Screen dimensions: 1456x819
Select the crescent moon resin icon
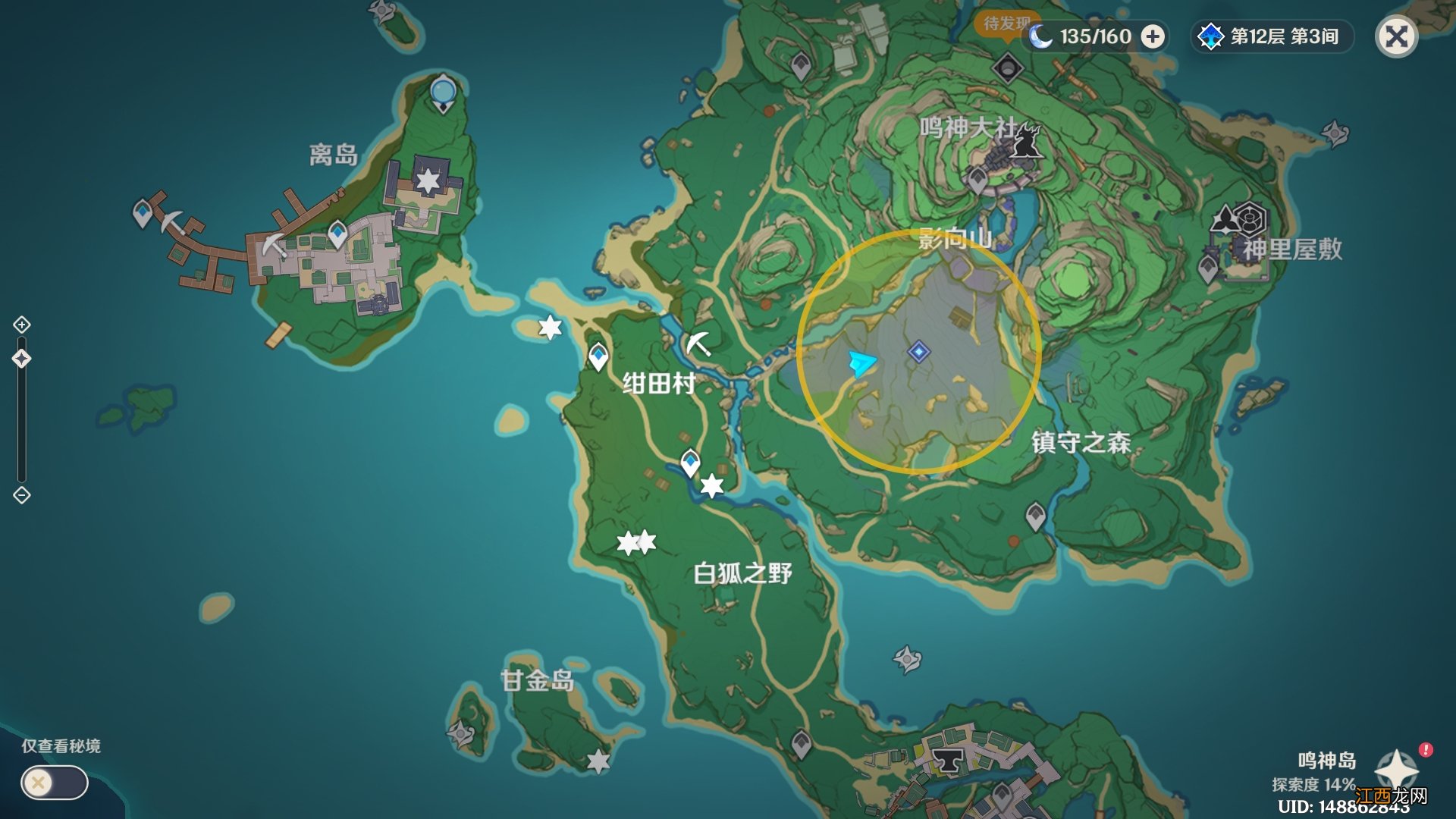(1040, 34)
